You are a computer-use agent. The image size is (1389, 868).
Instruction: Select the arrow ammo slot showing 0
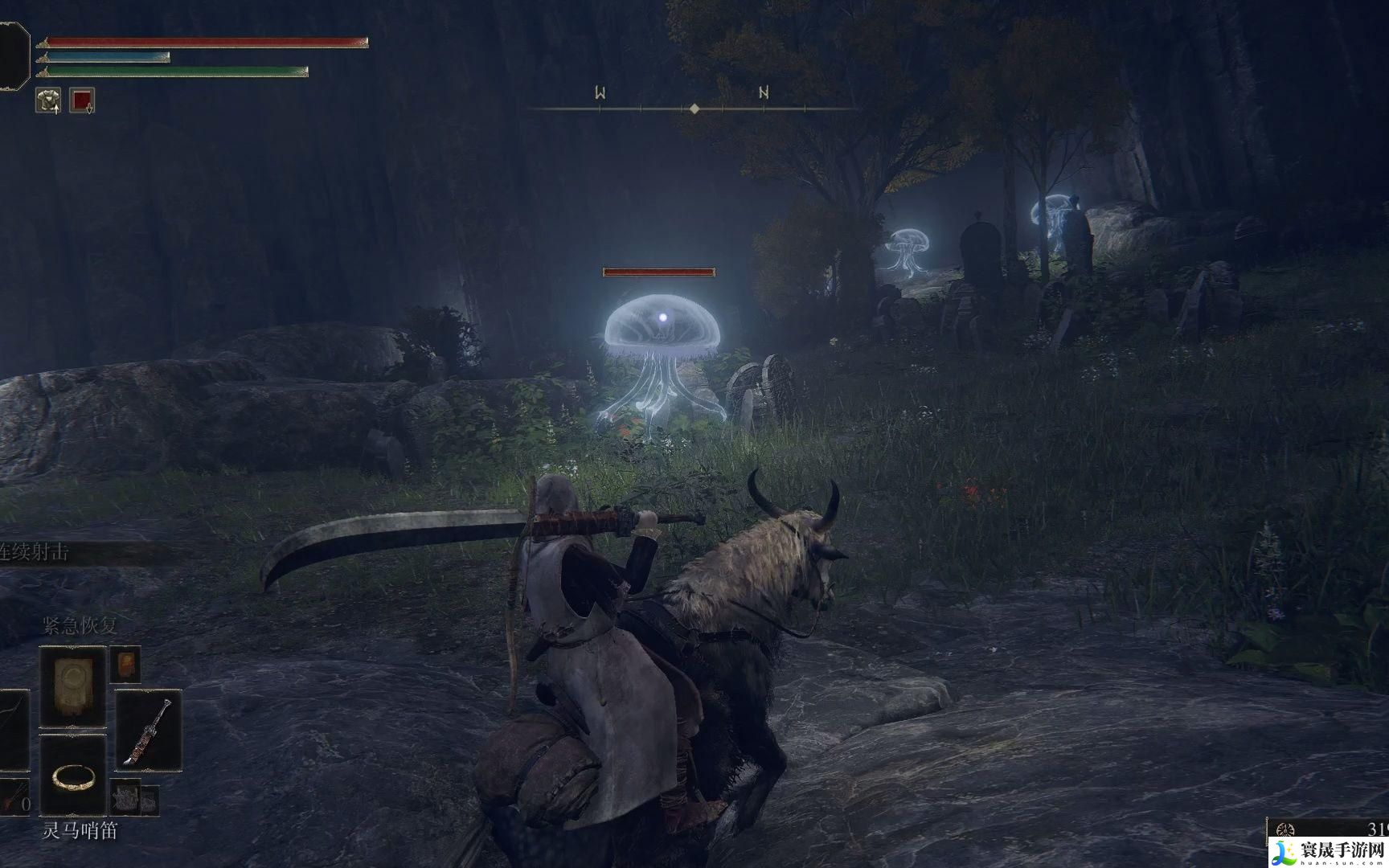pos(14,798)
